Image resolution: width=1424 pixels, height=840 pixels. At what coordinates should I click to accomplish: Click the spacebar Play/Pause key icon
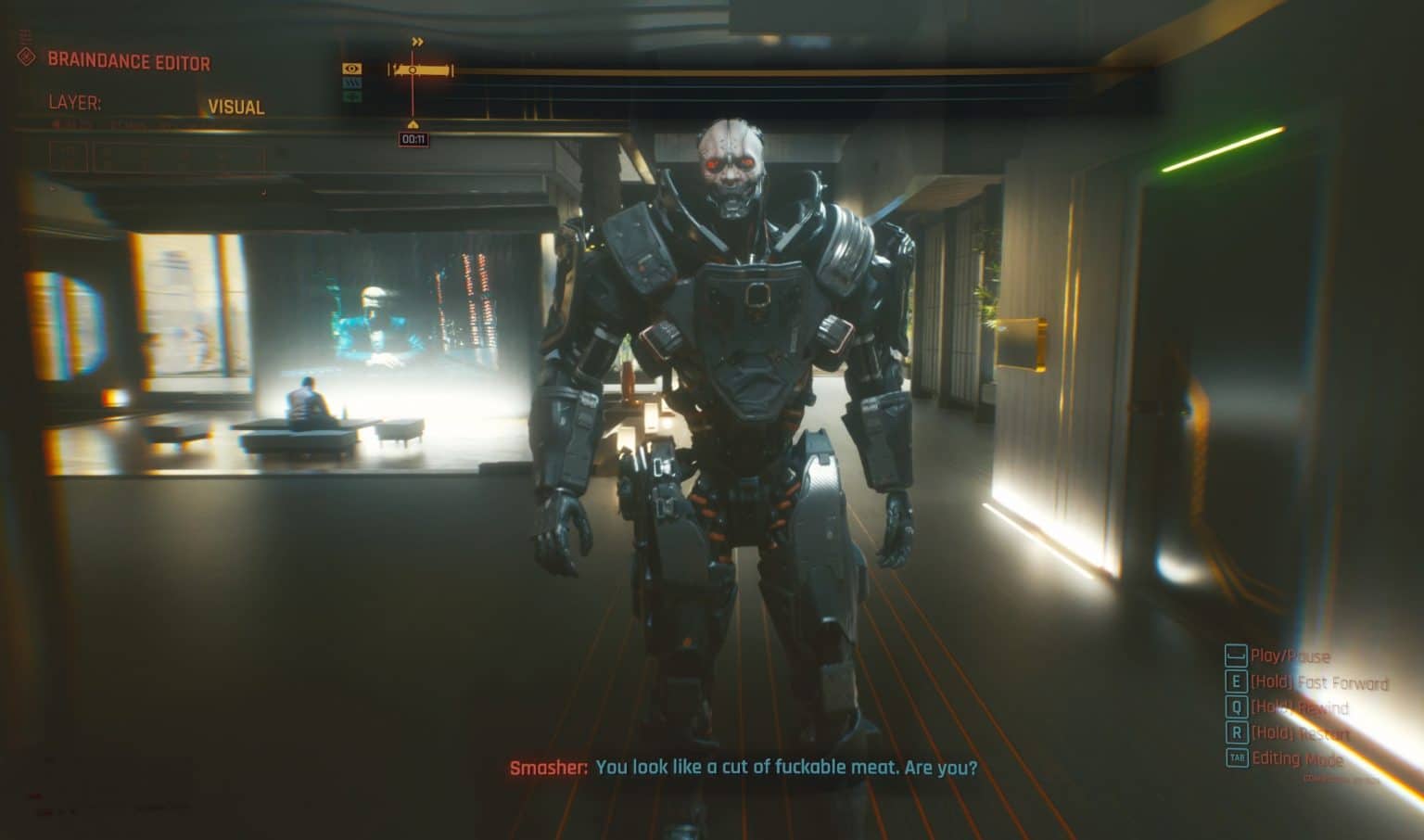tap(1237, 656)
